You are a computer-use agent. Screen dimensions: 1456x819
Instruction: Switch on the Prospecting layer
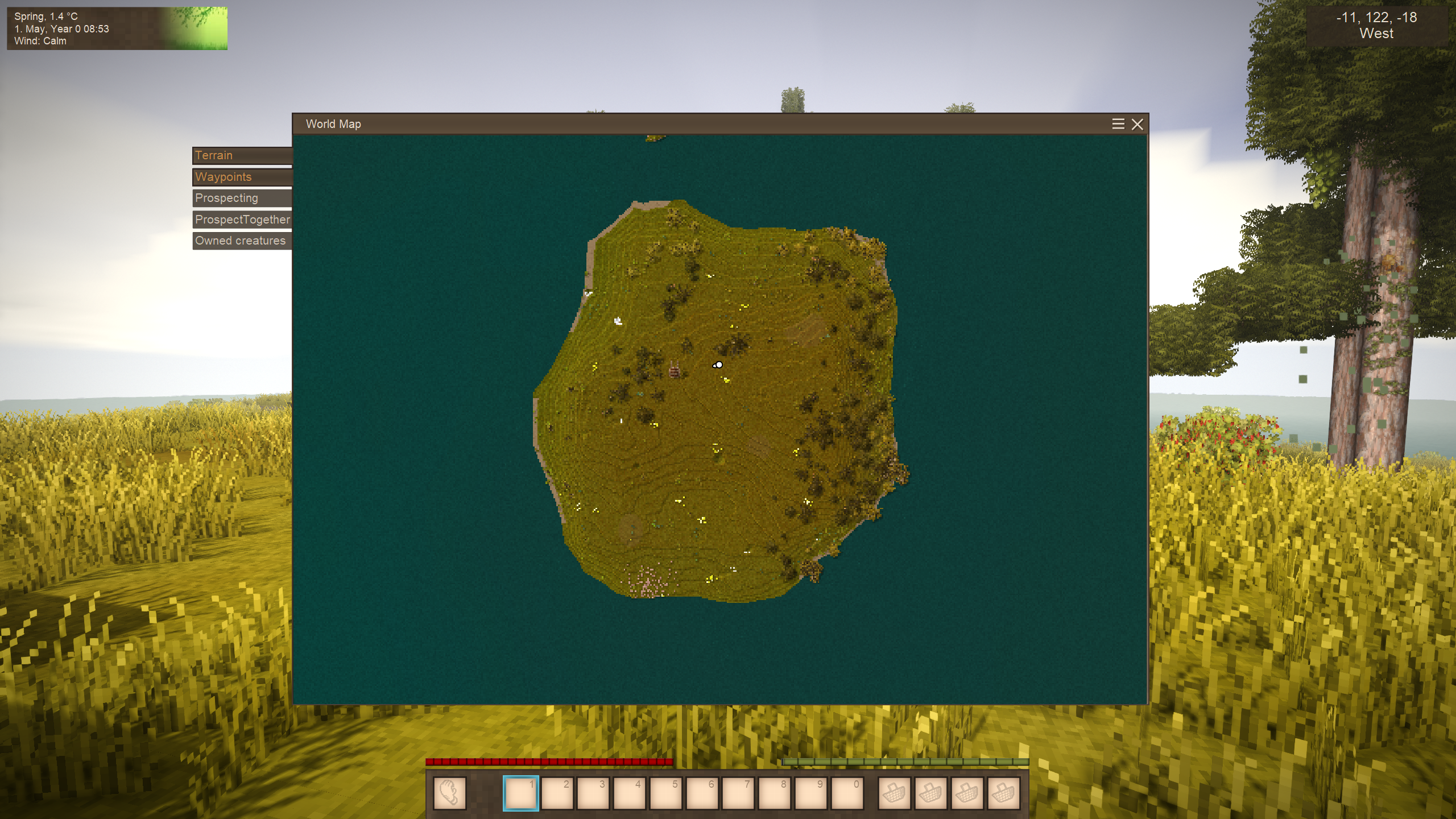242,198
